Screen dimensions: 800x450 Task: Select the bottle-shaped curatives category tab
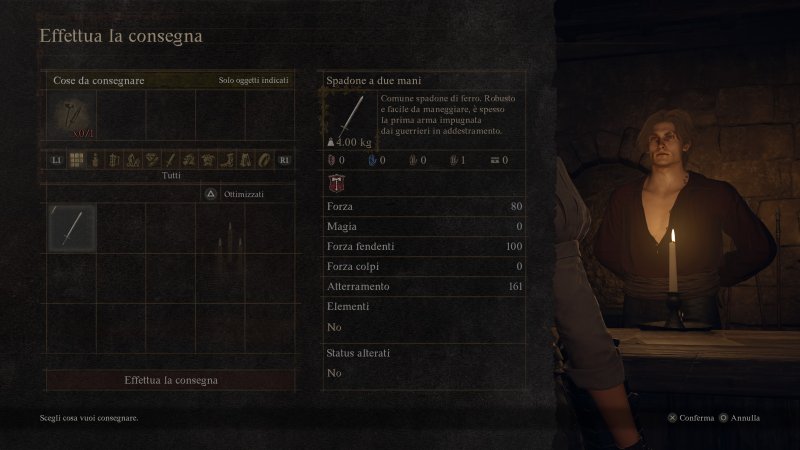coord(95,159)
